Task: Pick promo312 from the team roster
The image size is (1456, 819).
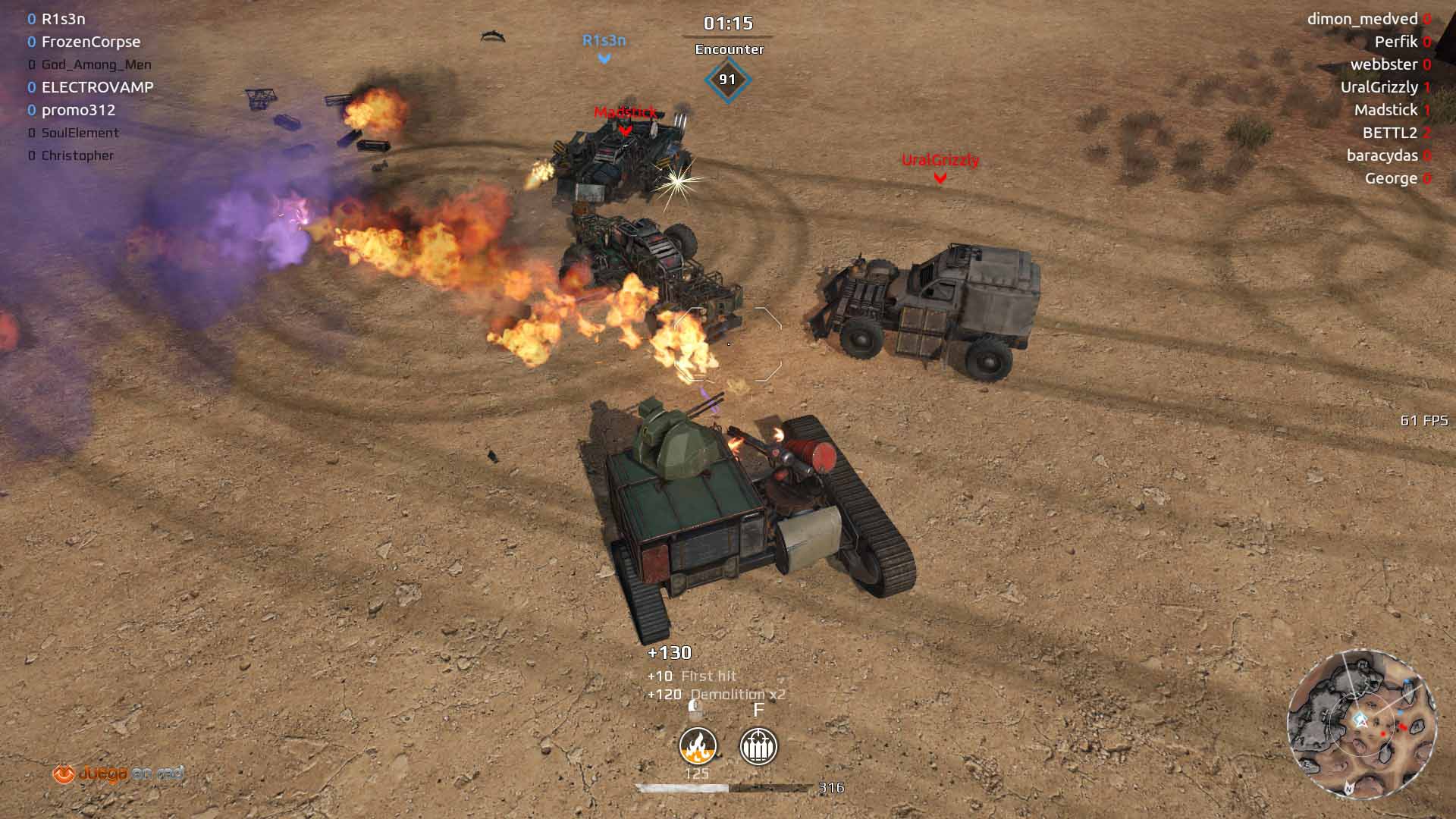Action: 78,110
